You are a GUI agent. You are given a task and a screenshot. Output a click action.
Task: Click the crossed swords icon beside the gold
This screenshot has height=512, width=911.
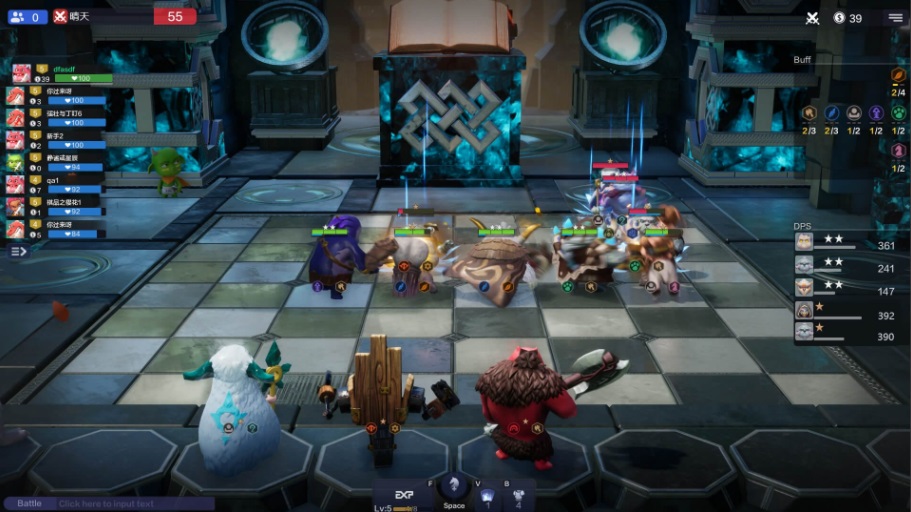click(x=813, y=17)
